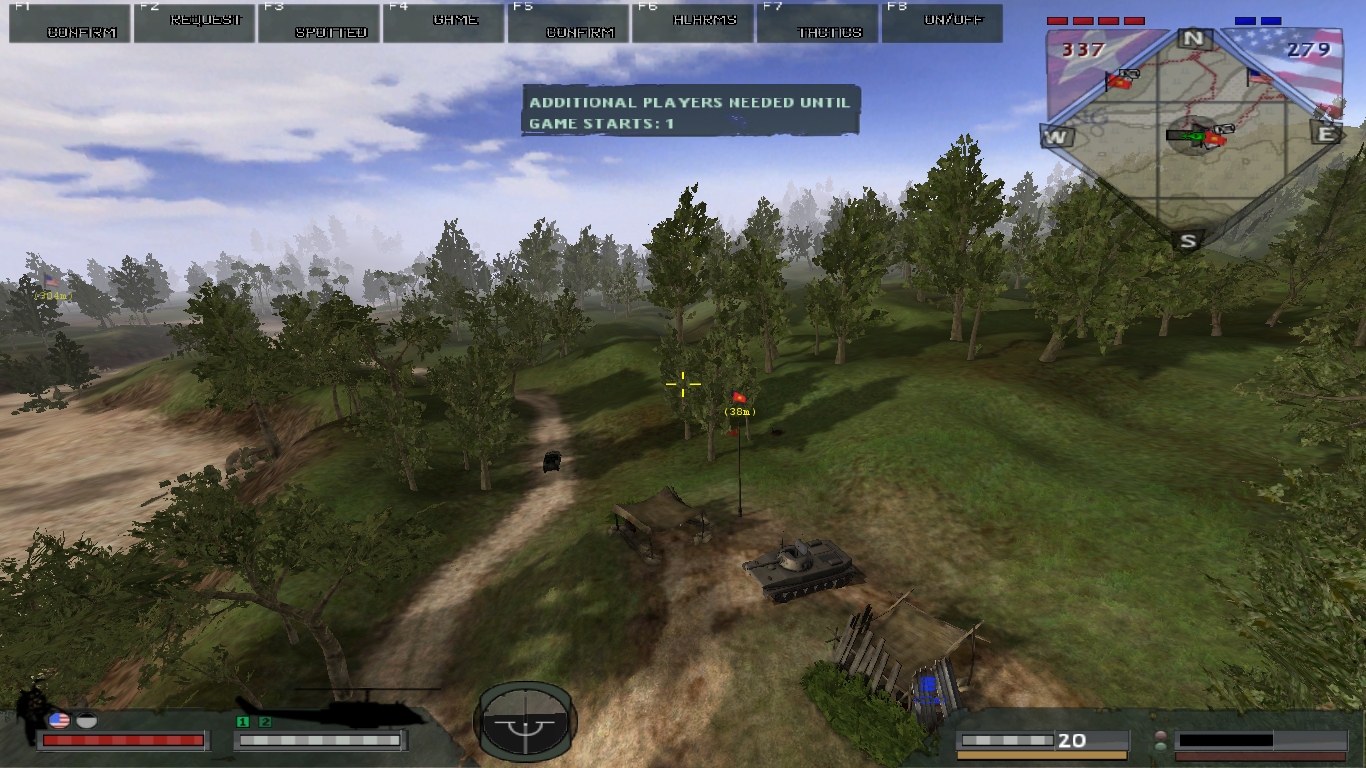
Task: Click the American flag marker on minimap
Action: [1259, 76]
